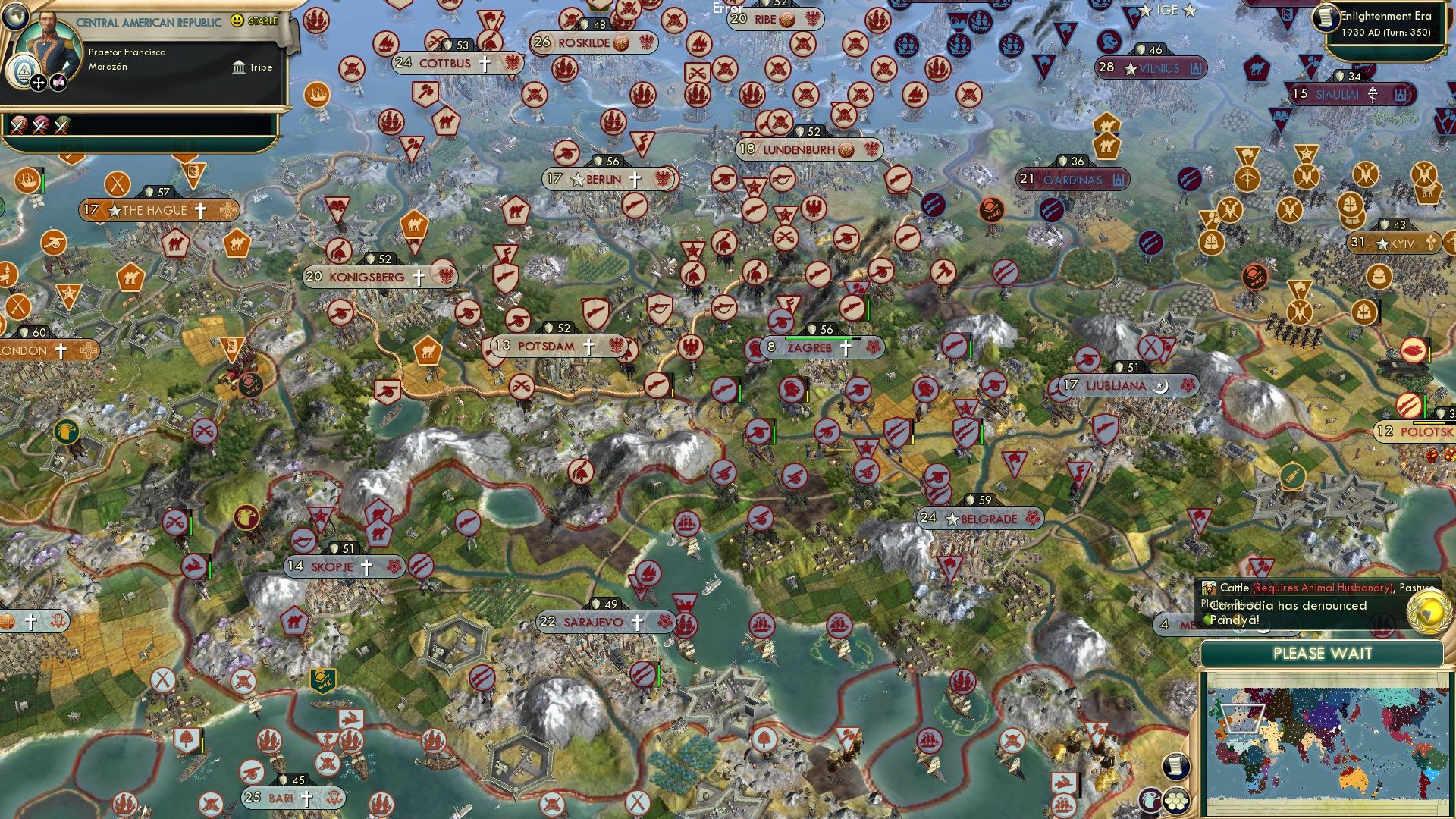
Task: Click the smiley STABLE happiness indicator
Action: [237, 20]
